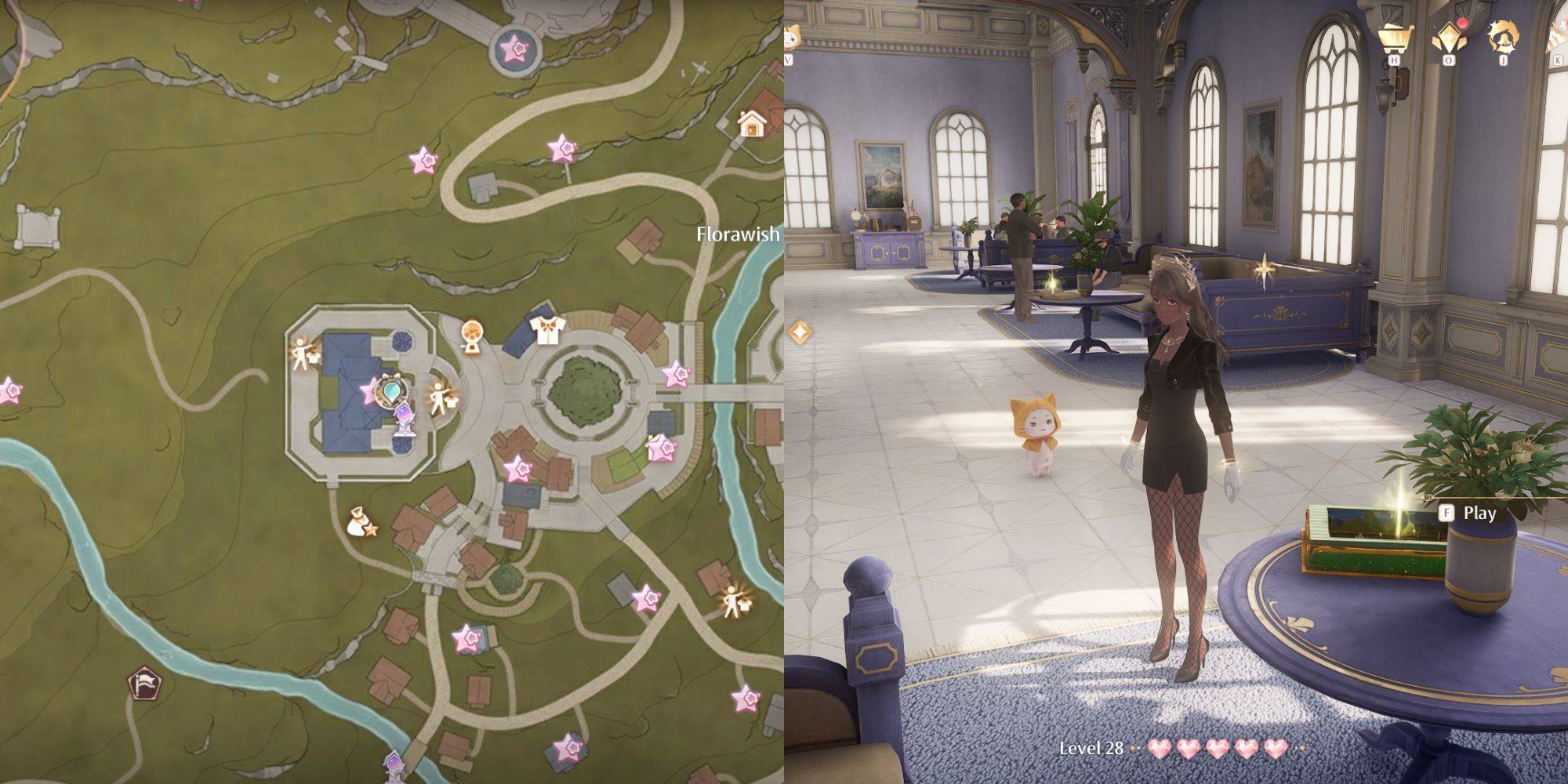Viewport: 1568px width, 784px height.
Task: Select the glowing NPC marker left of the manor
Action: pyautogui.click(x=301, y=352)
